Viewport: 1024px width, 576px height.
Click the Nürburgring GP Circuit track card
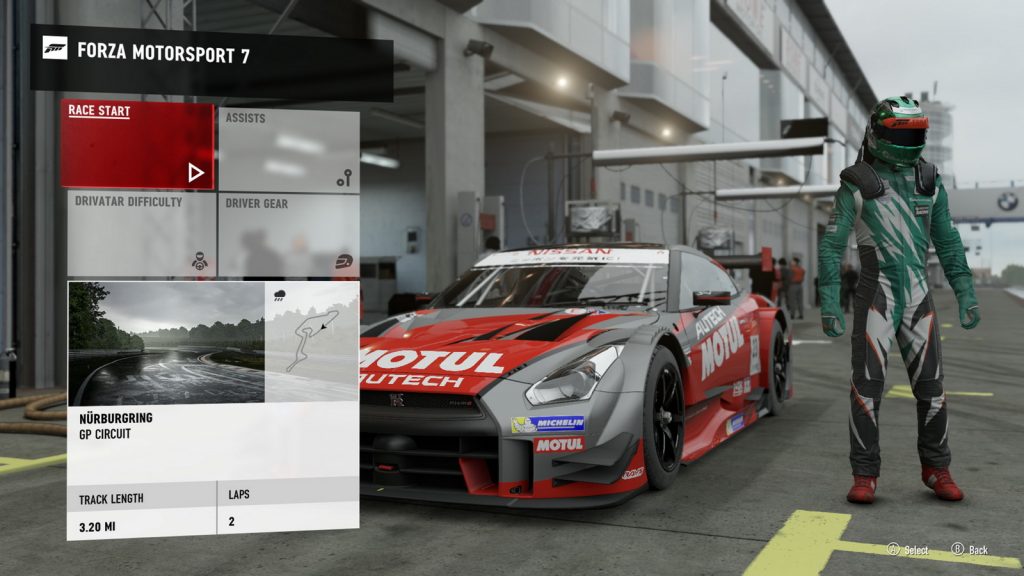212,409
